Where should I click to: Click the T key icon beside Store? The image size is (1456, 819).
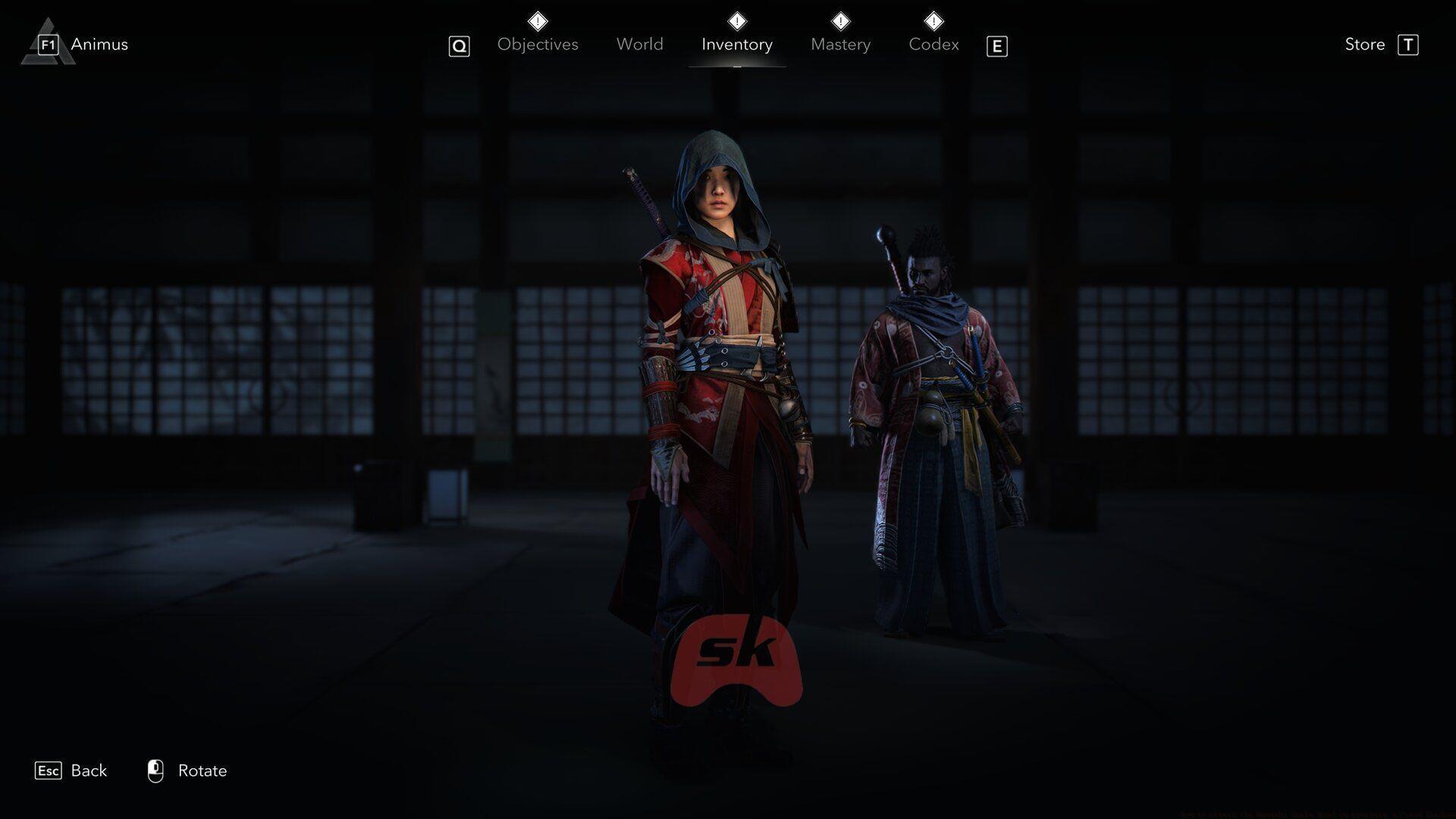point(1409,44)
